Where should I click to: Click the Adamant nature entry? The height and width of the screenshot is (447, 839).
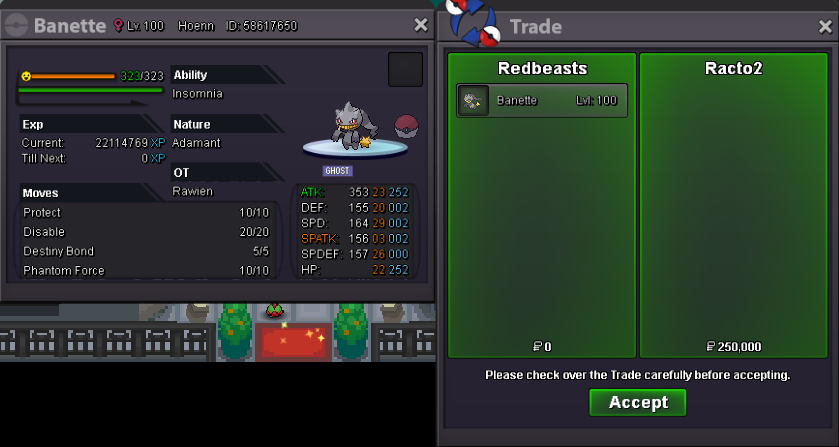pos(197,143)
